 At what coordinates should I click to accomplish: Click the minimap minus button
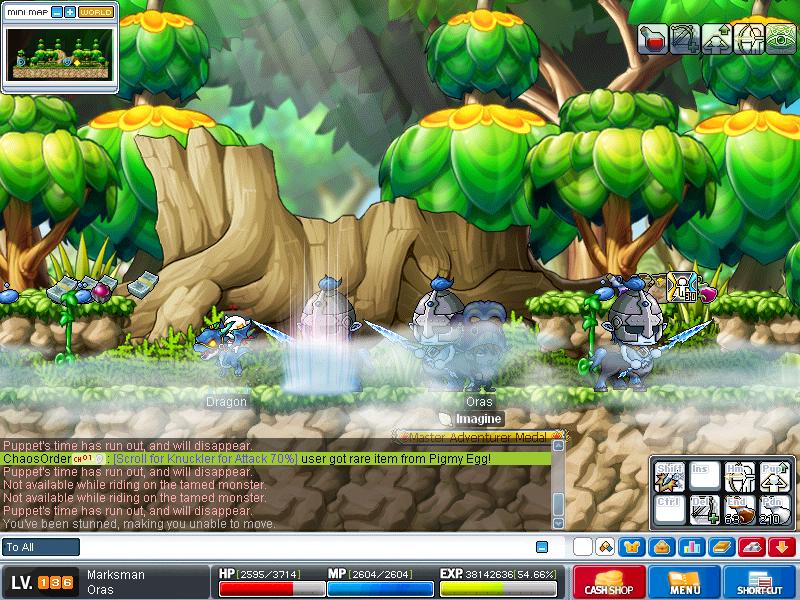coord(56,12)
